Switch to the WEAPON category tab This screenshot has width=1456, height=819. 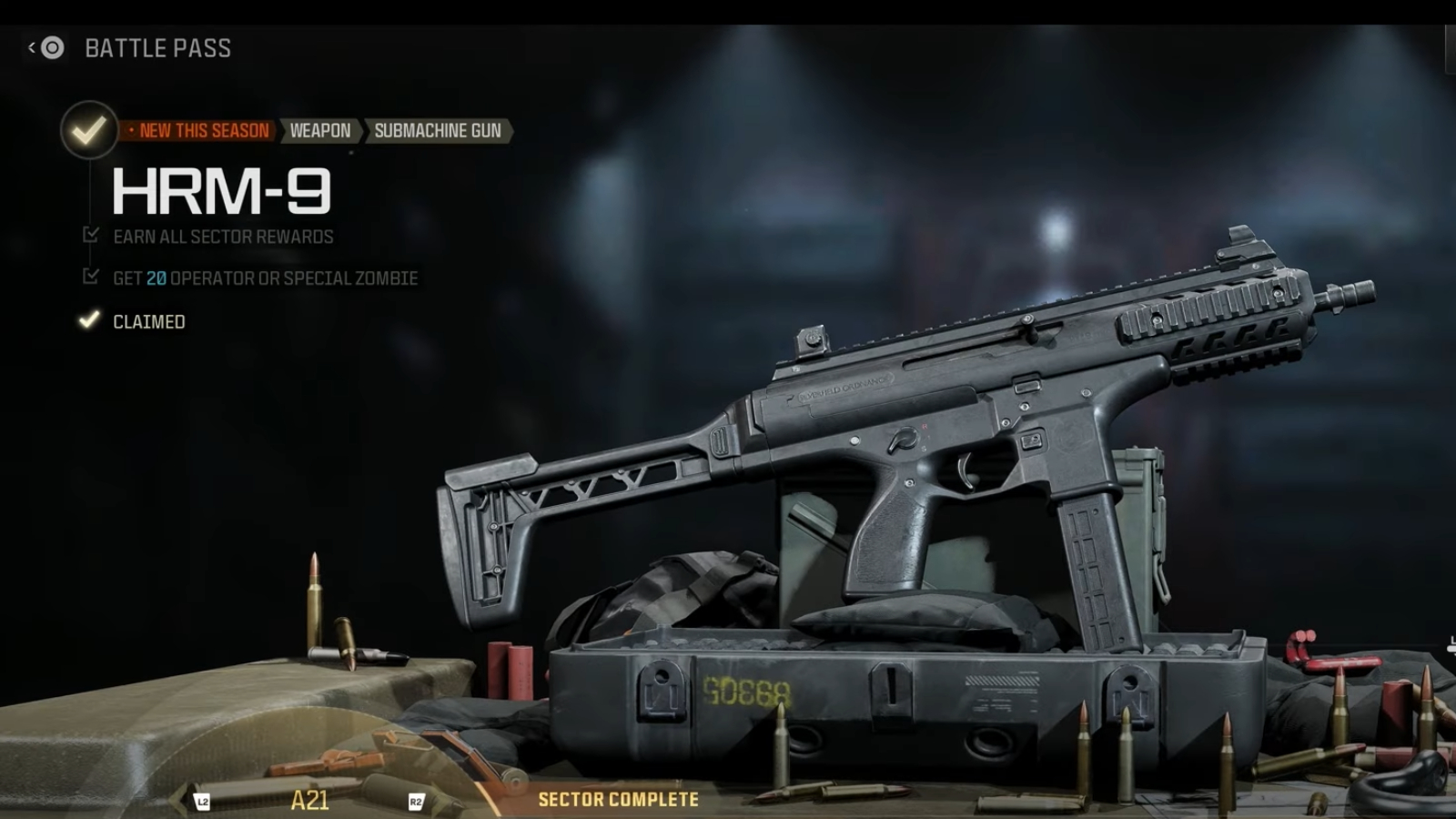click(320, 130)
